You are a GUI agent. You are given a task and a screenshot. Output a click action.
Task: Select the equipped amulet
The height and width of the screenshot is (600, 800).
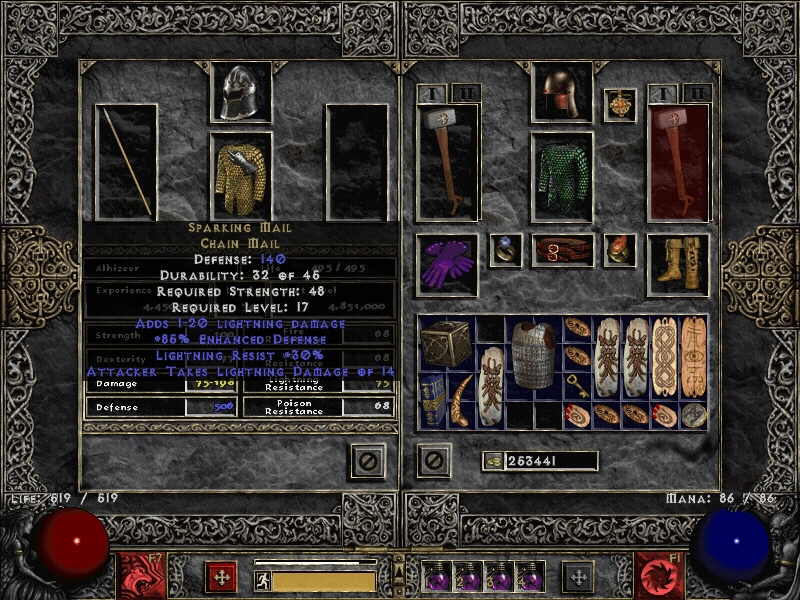(x=620, y=106)
